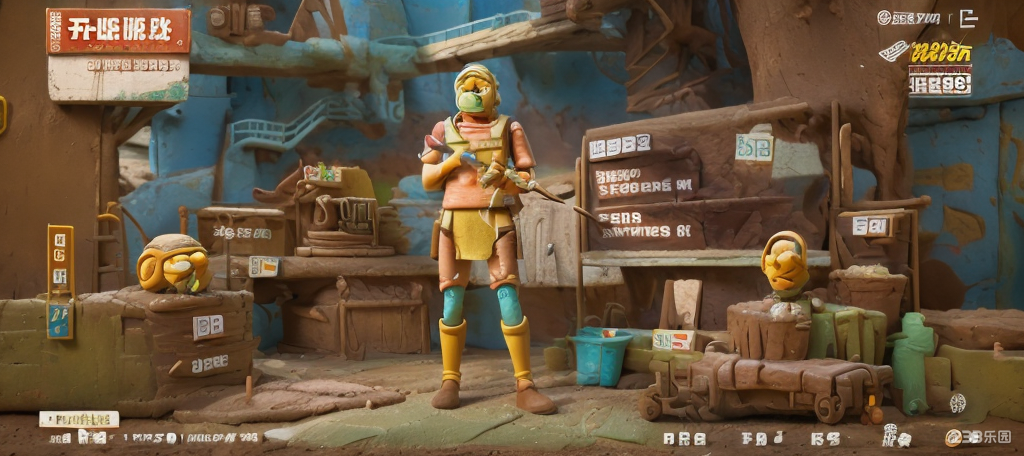Click the white tag icon beside the yellow title
Image resolution: width=1024 pixels, height=456 pixels.
[893, 50]
